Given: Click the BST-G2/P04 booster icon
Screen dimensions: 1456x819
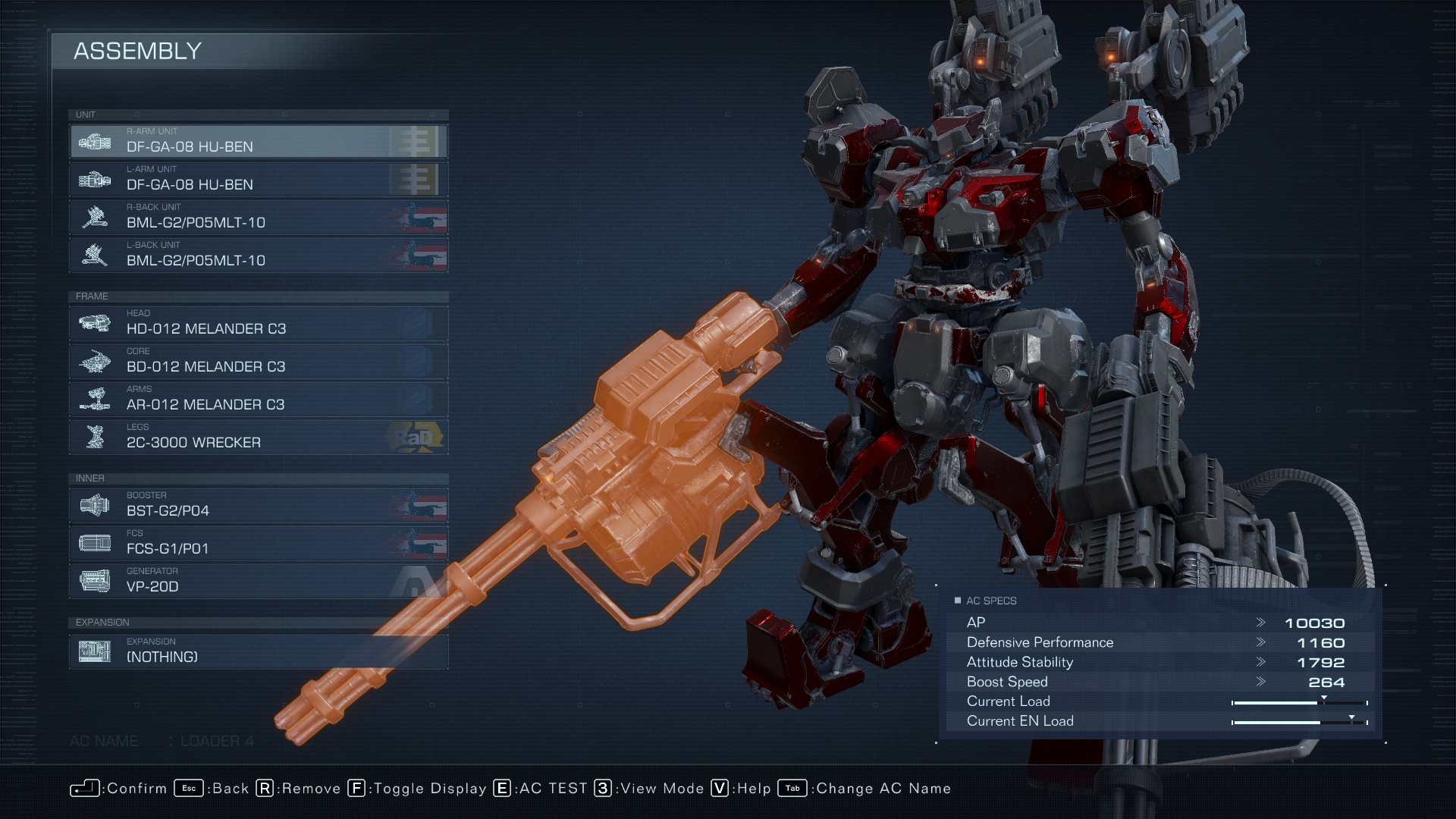Looking at the screenshot, I should (95, 505).
